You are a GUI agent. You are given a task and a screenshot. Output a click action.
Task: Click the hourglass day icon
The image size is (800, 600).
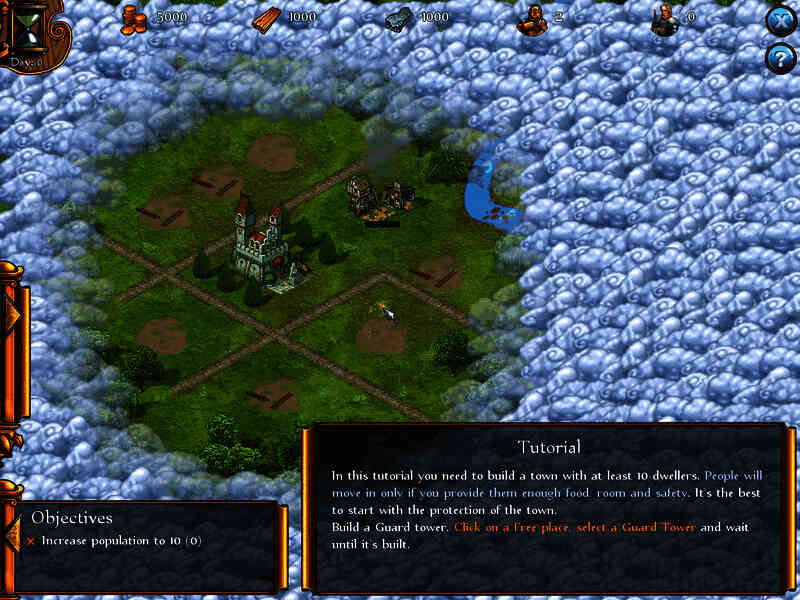coord(27,28)
